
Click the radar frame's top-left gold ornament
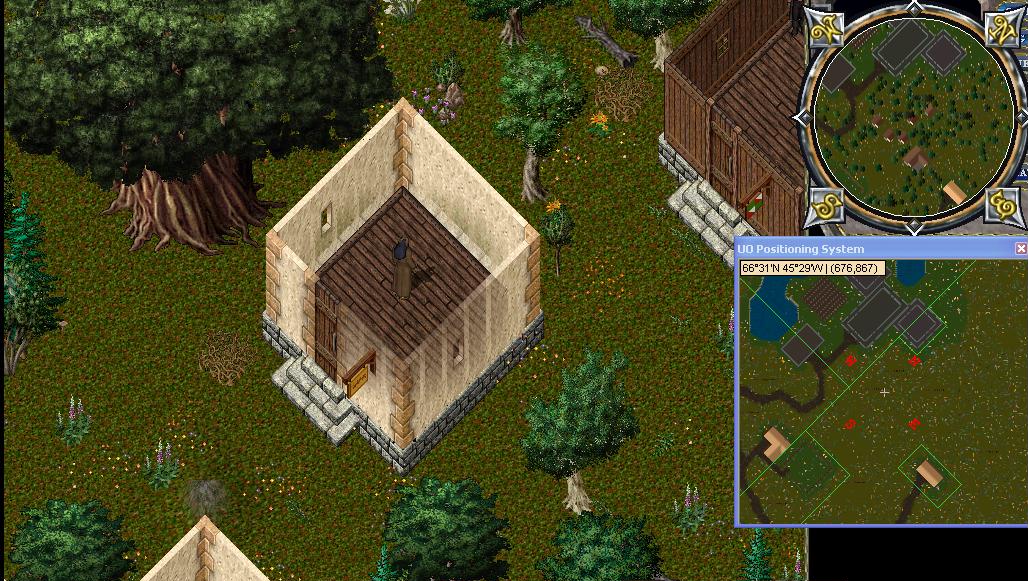pyautogui.click(x=825, y=29)
